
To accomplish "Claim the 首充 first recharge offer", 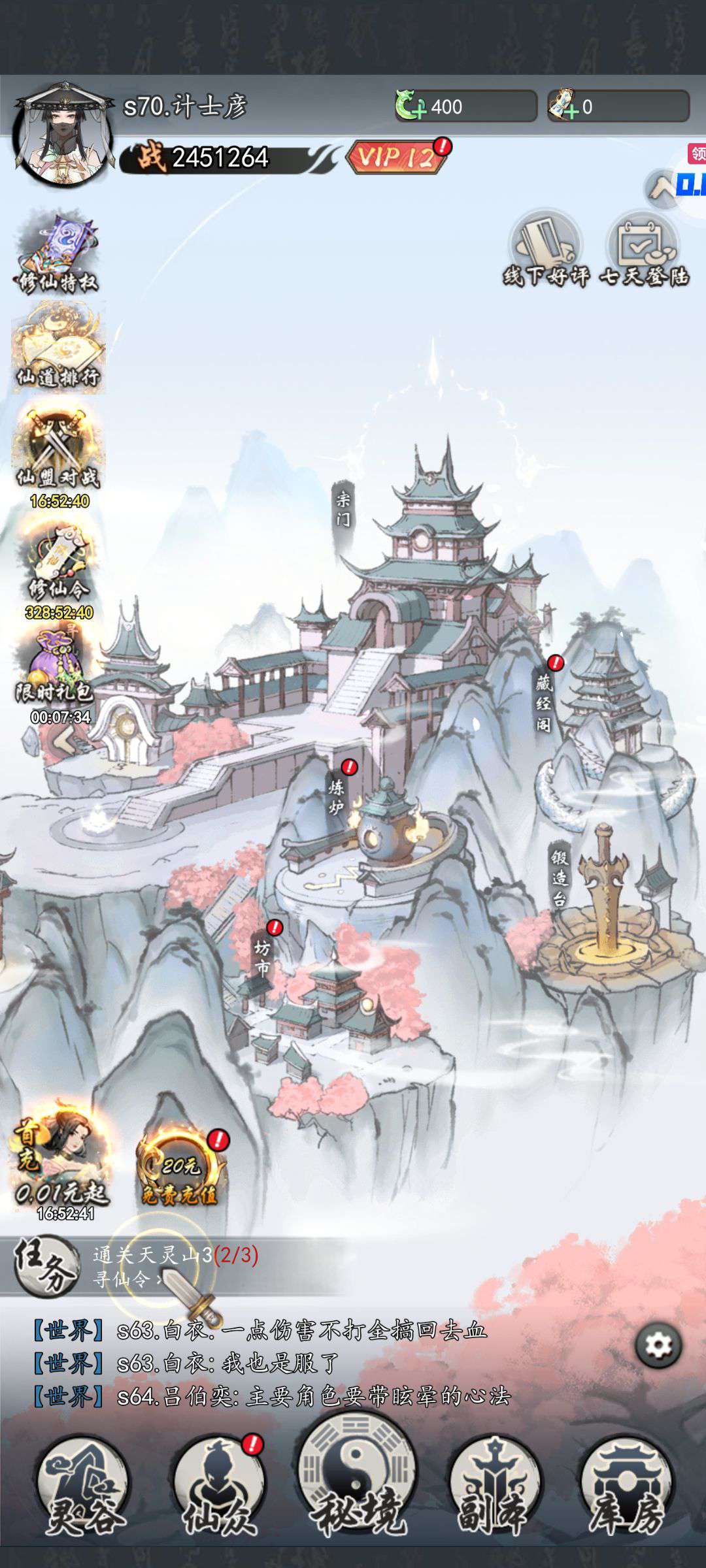I will coord(60,1160).
